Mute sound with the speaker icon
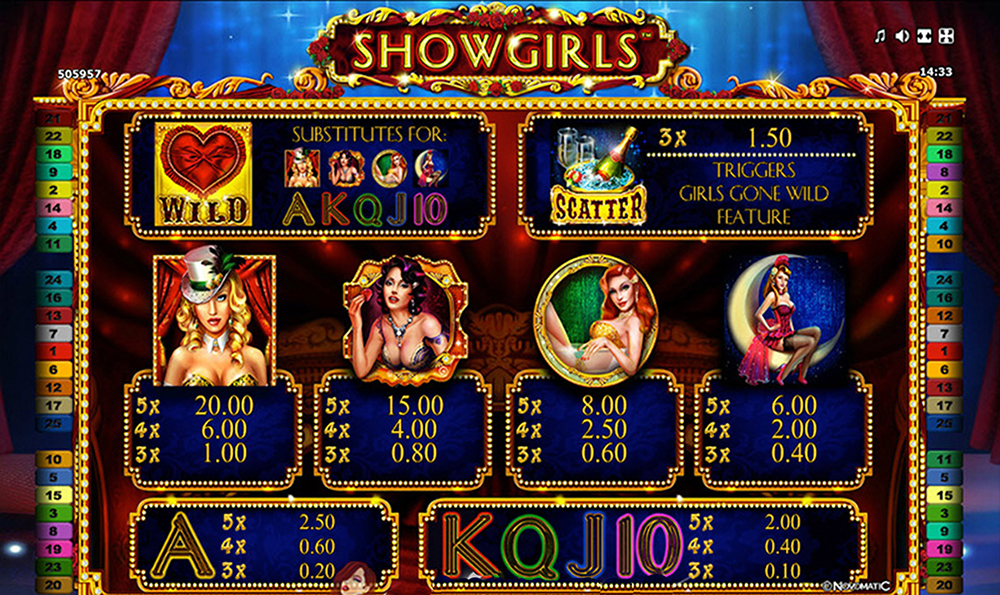 coord(902,37)
